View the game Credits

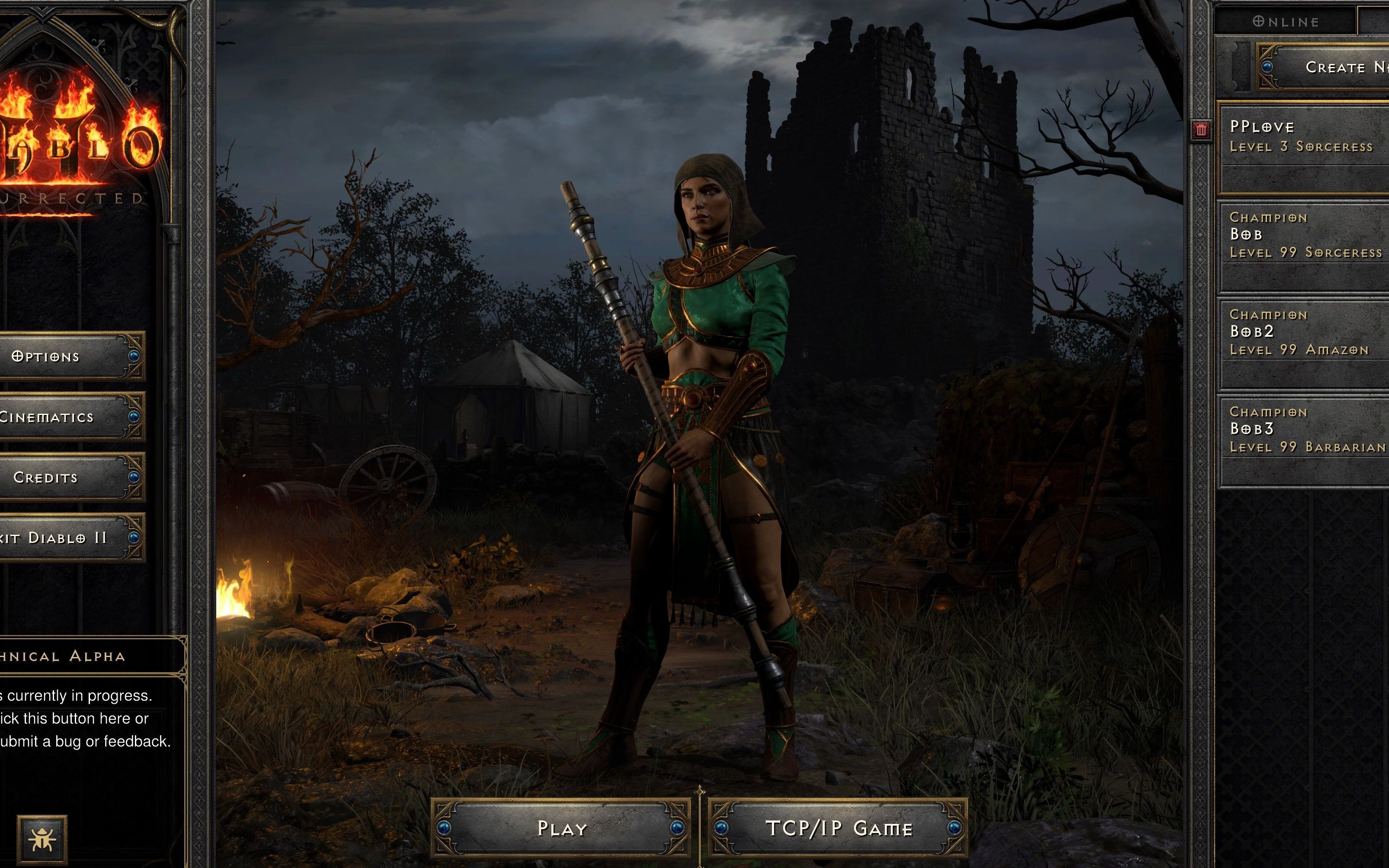coord(63,478)
